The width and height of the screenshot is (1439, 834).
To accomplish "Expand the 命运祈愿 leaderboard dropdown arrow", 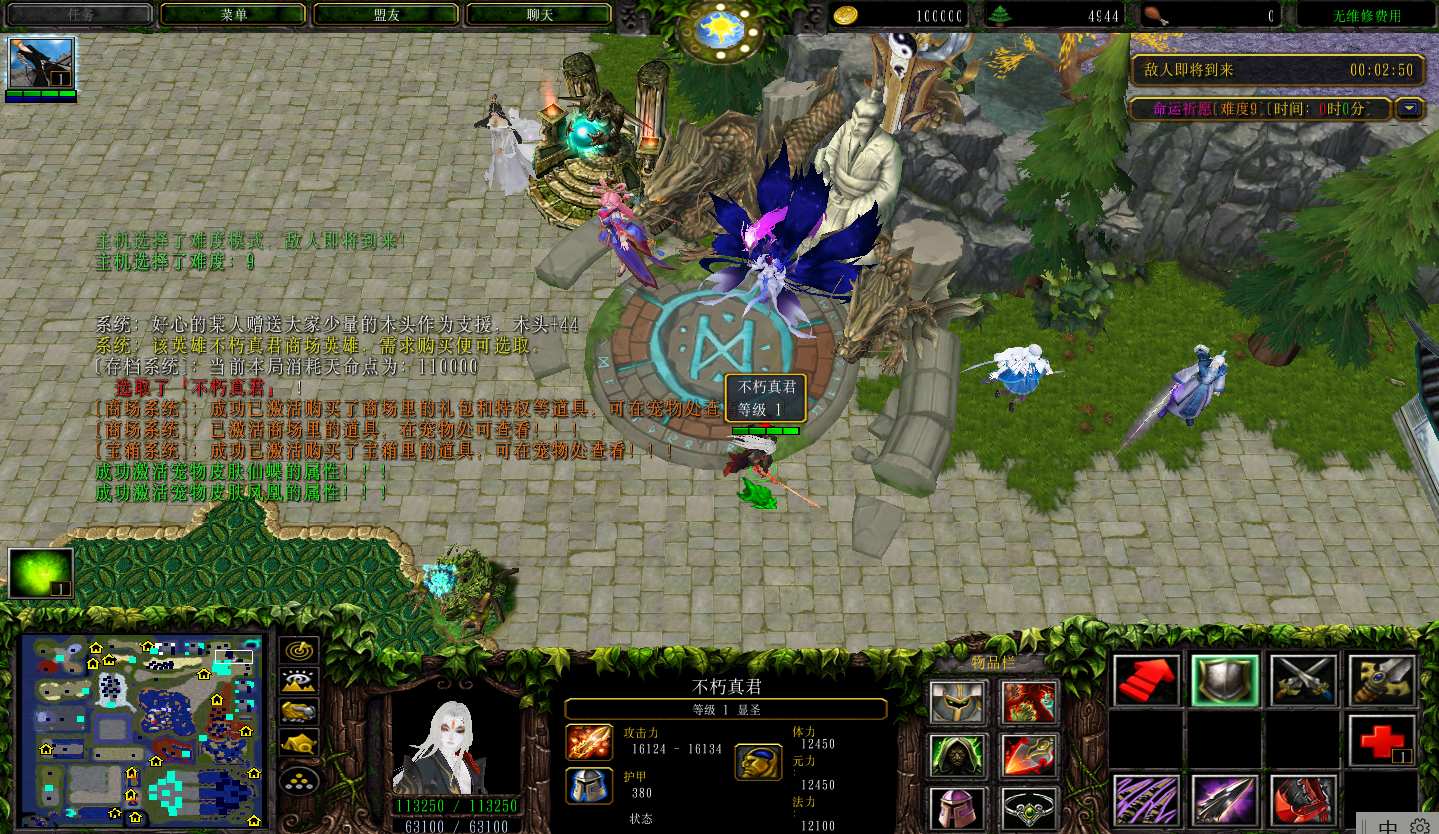I will (x=1410, y=108).
